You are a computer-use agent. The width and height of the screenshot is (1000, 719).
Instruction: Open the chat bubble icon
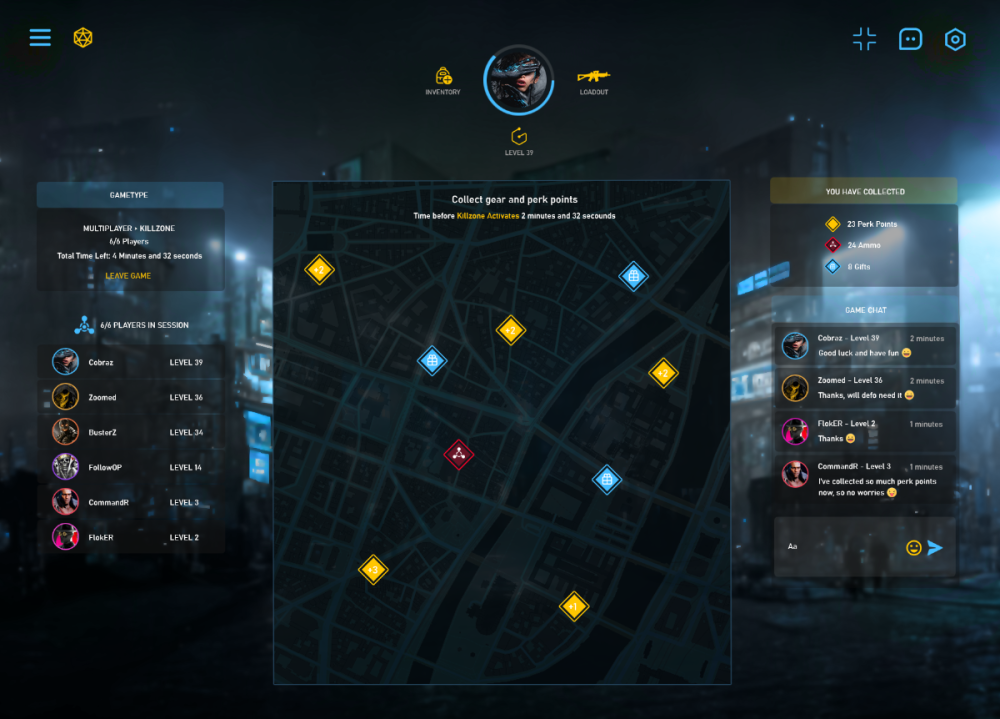coord(910,39)
